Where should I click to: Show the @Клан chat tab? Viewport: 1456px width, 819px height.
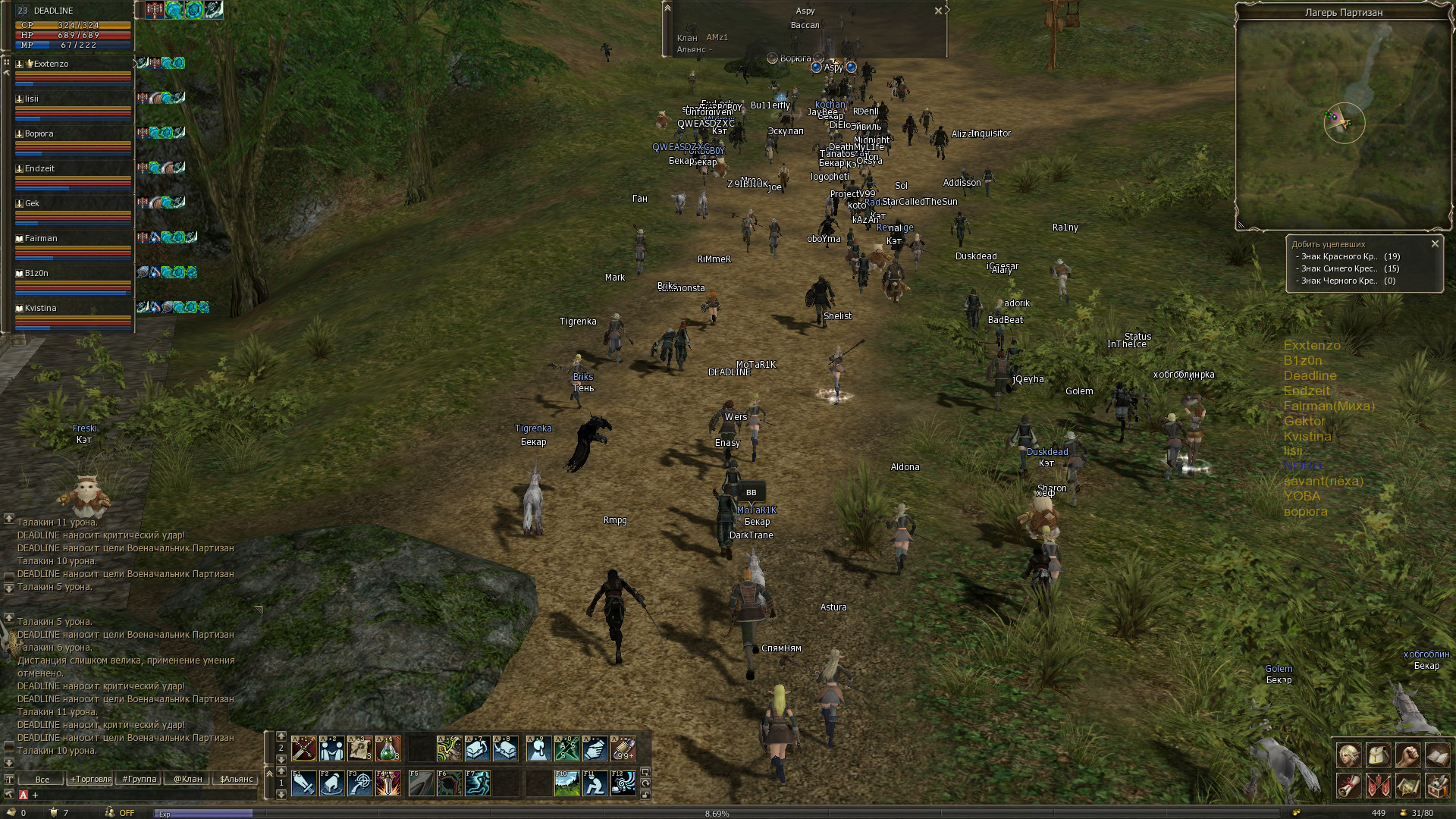(x=188, y=779)
